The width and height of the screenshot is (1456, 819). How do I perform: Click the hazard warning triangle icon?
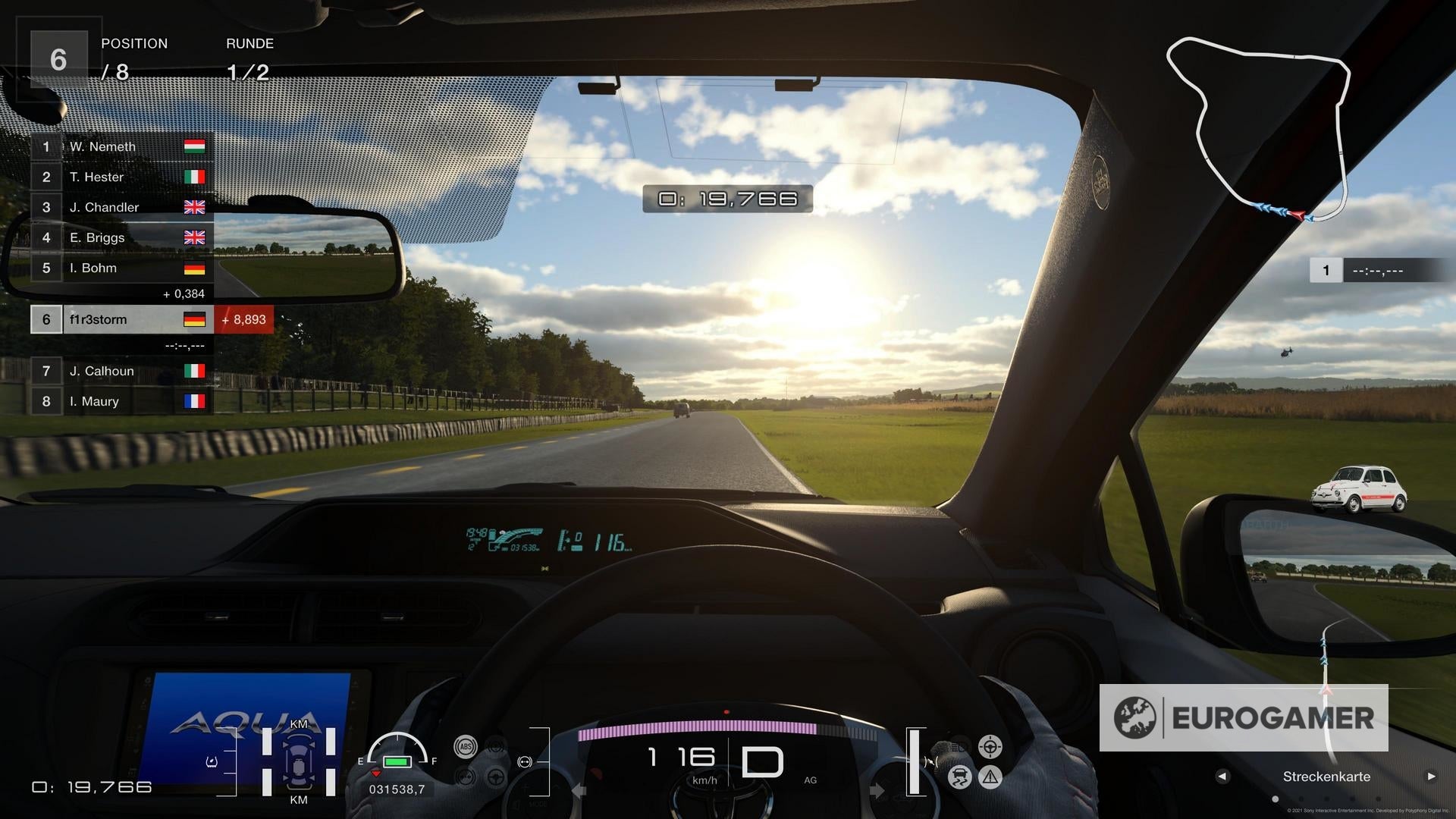point(990,777)
